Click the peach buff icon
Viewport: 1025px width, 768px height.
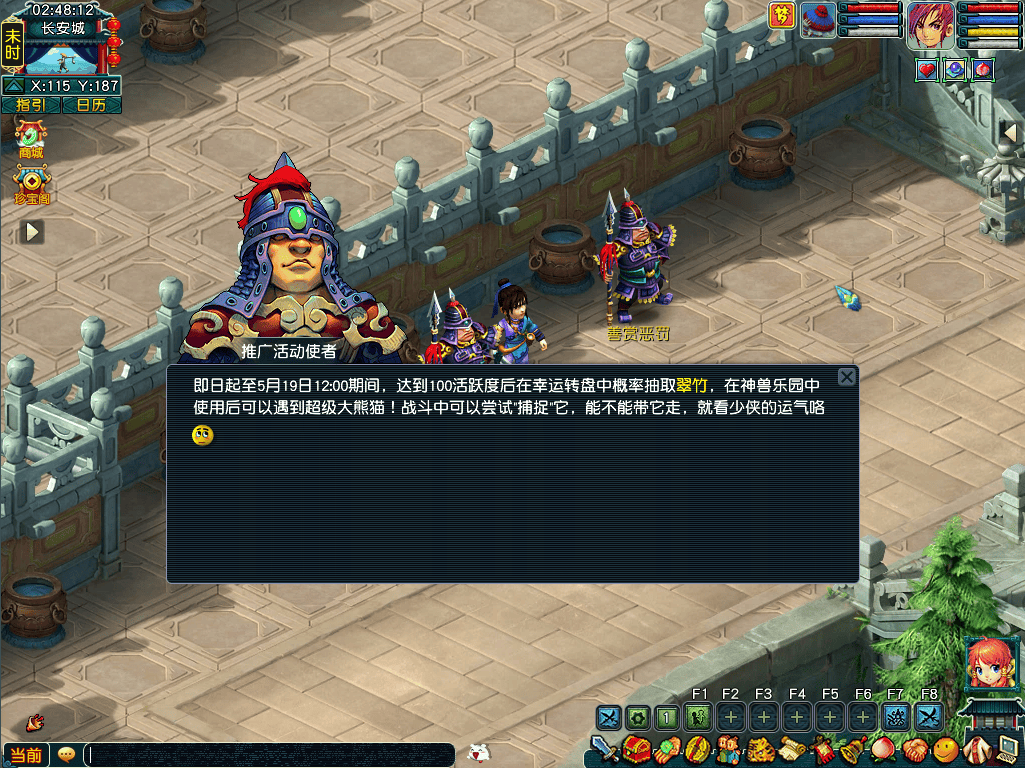(x=983, y=69)
